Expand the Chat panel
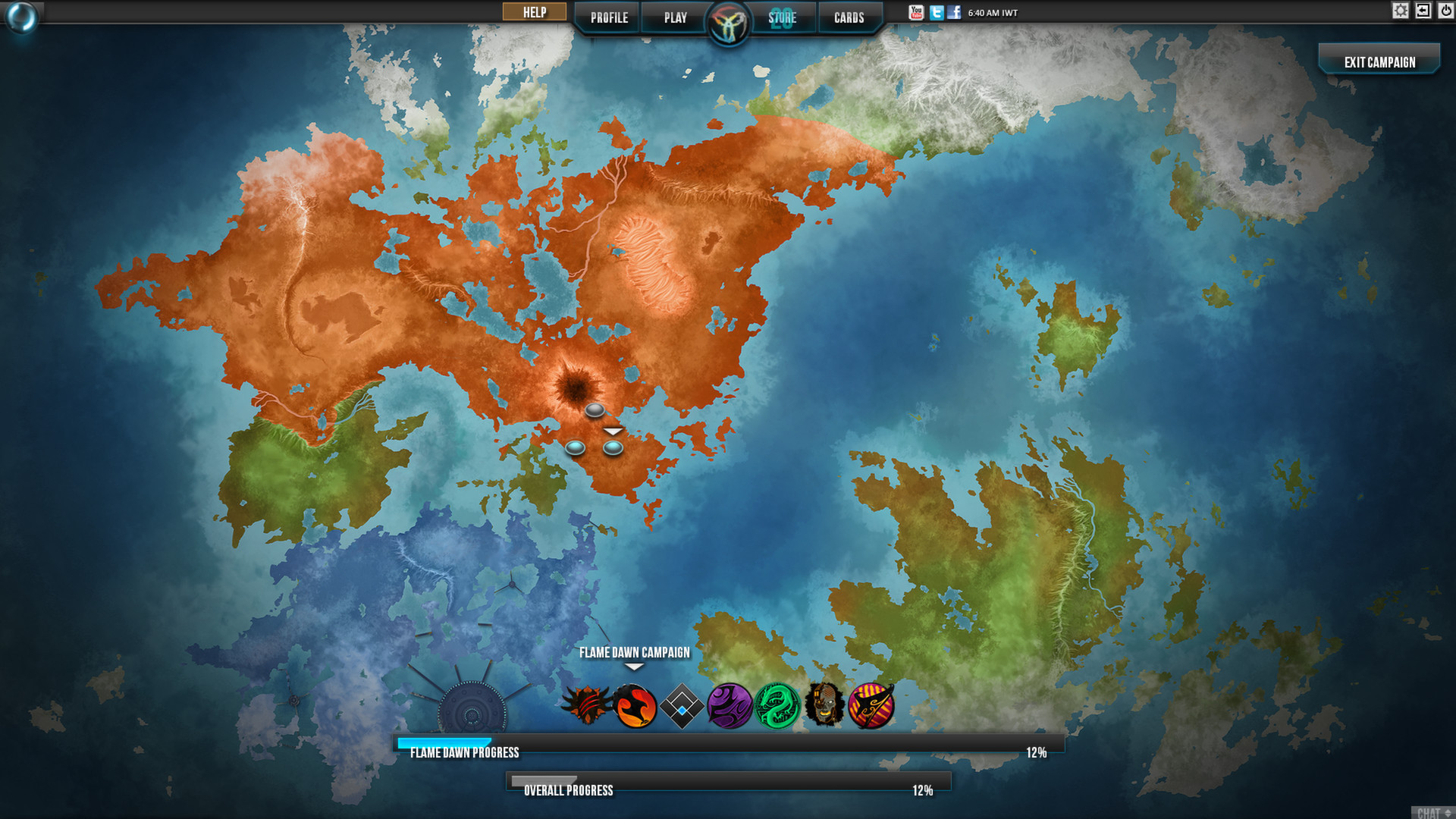Viewport: 1456px width, 819px height. (1433, 812)
